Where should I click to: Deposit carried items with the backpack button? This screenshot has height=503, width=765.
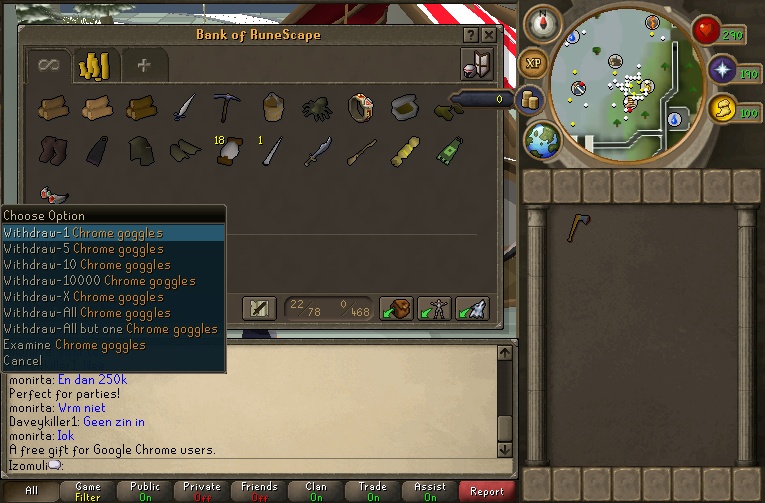click(x=397, y=308)
